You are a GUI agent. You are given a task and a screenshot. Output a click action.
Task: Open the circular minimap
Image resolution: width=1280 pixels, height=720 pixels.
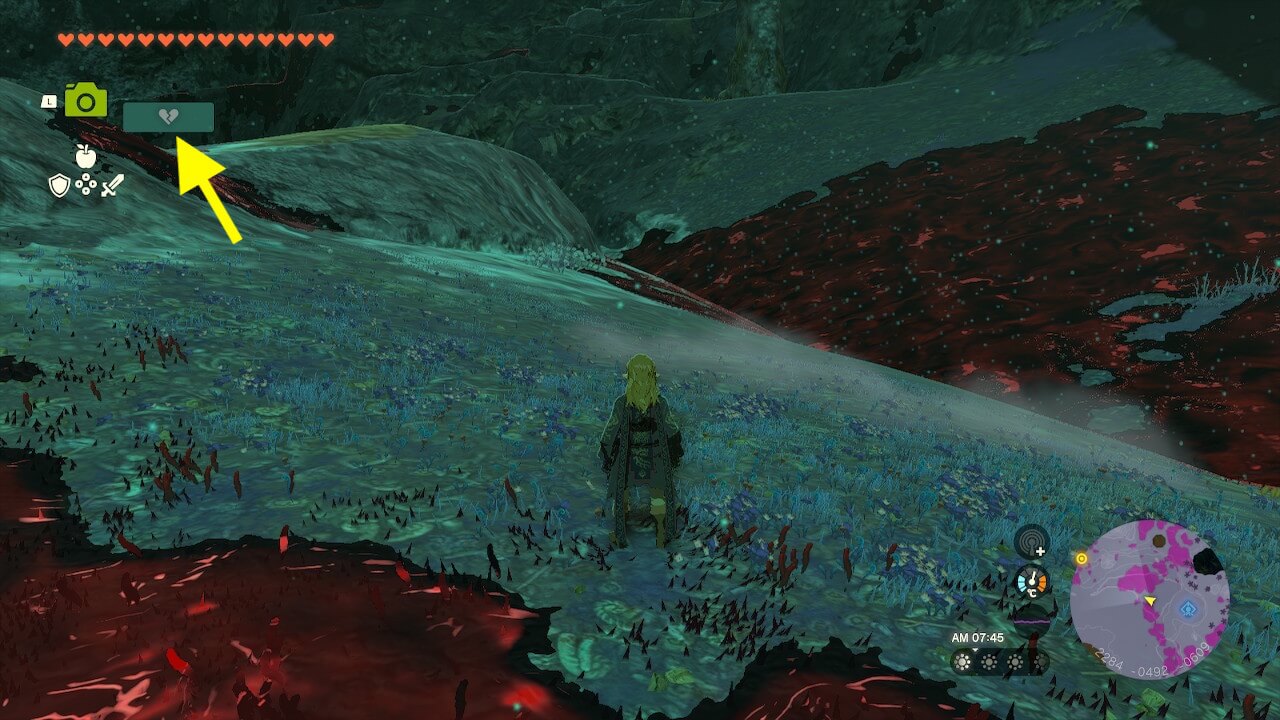pos(1149,599)
